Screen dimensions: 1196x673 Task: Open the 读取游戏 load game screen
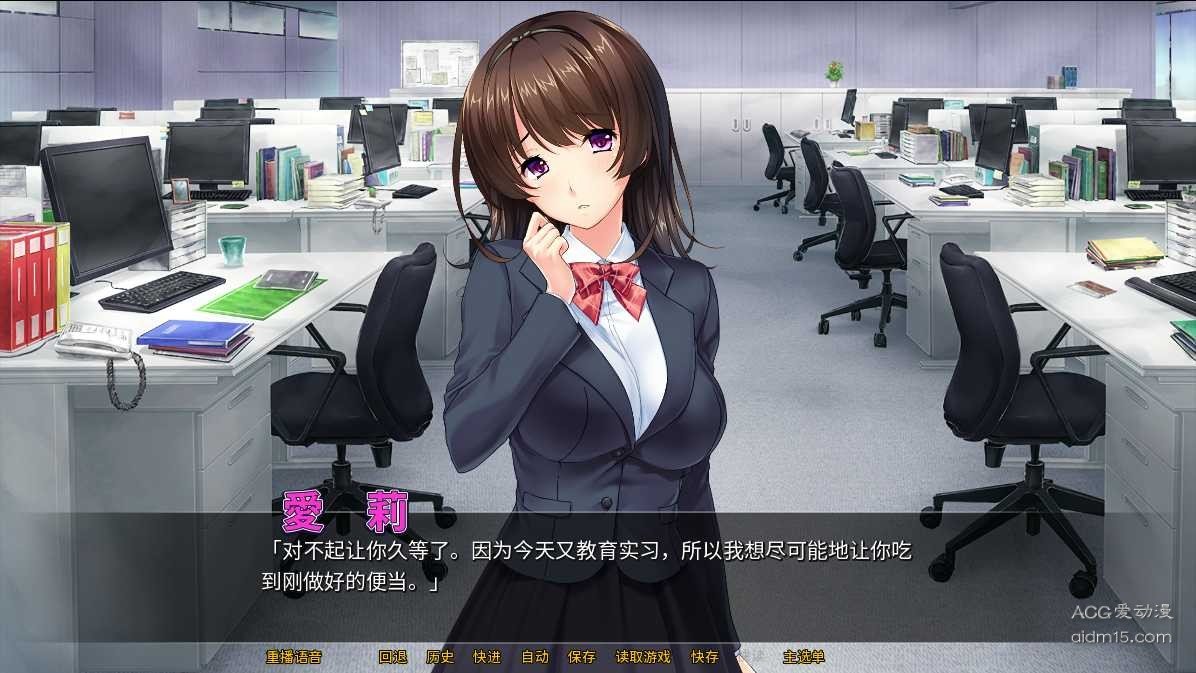(643, 657)
